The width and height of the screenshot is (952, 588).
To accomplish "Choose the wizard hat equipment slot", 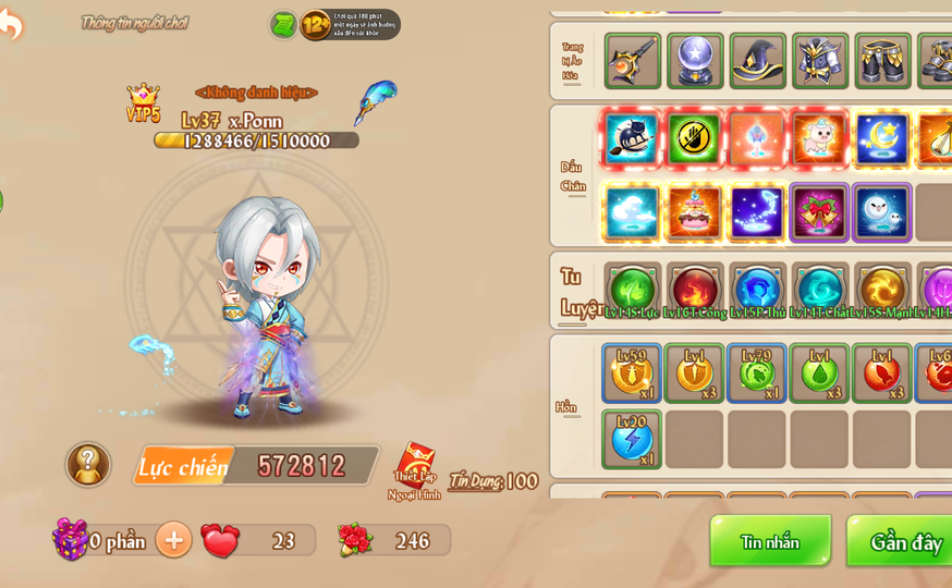I will point(757,61).
